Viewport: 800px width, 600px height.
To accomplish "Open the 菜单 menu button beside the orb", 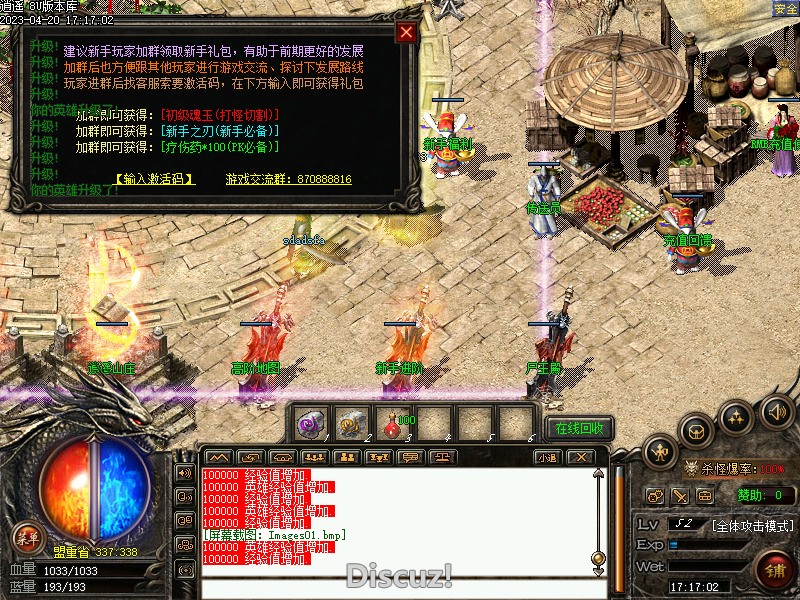I will tap(27, 539).
